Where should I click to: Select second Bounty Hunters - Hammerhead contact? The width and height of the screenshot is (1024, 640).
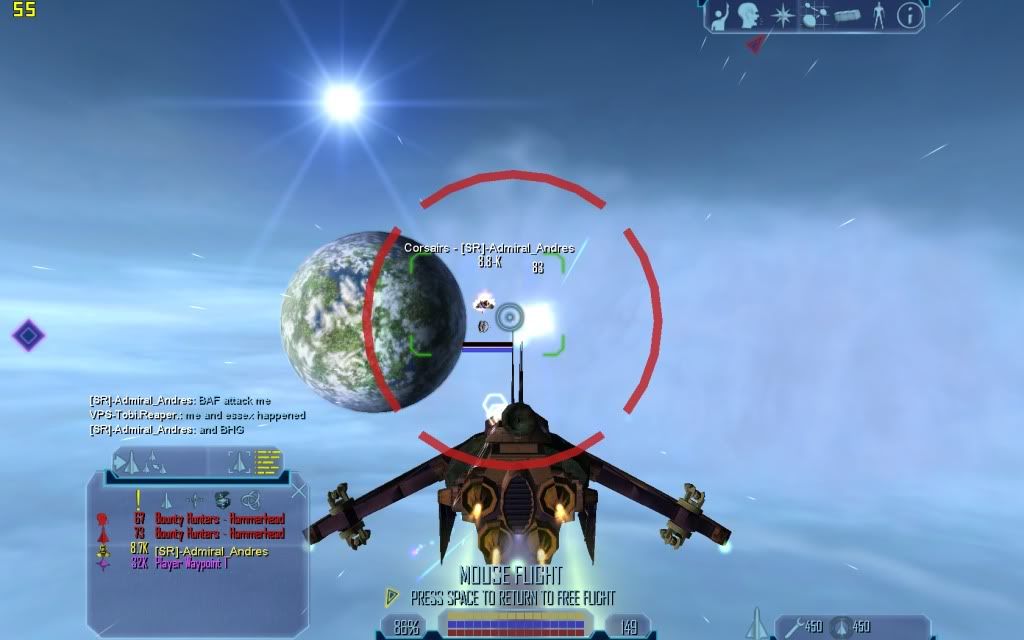tap(219, 534)
